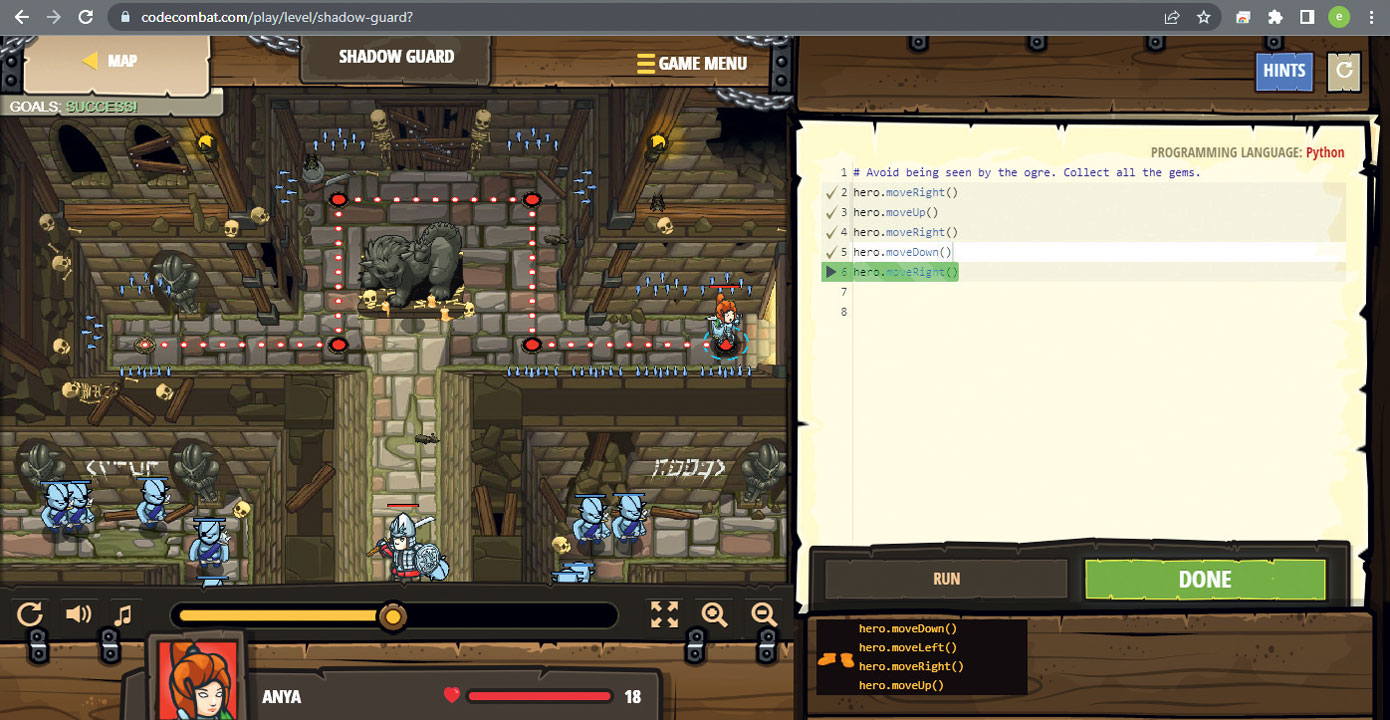The height and width of the screenshot is (720, 1390).
Task: Open the Game Menu
Action: click(692, 63)
